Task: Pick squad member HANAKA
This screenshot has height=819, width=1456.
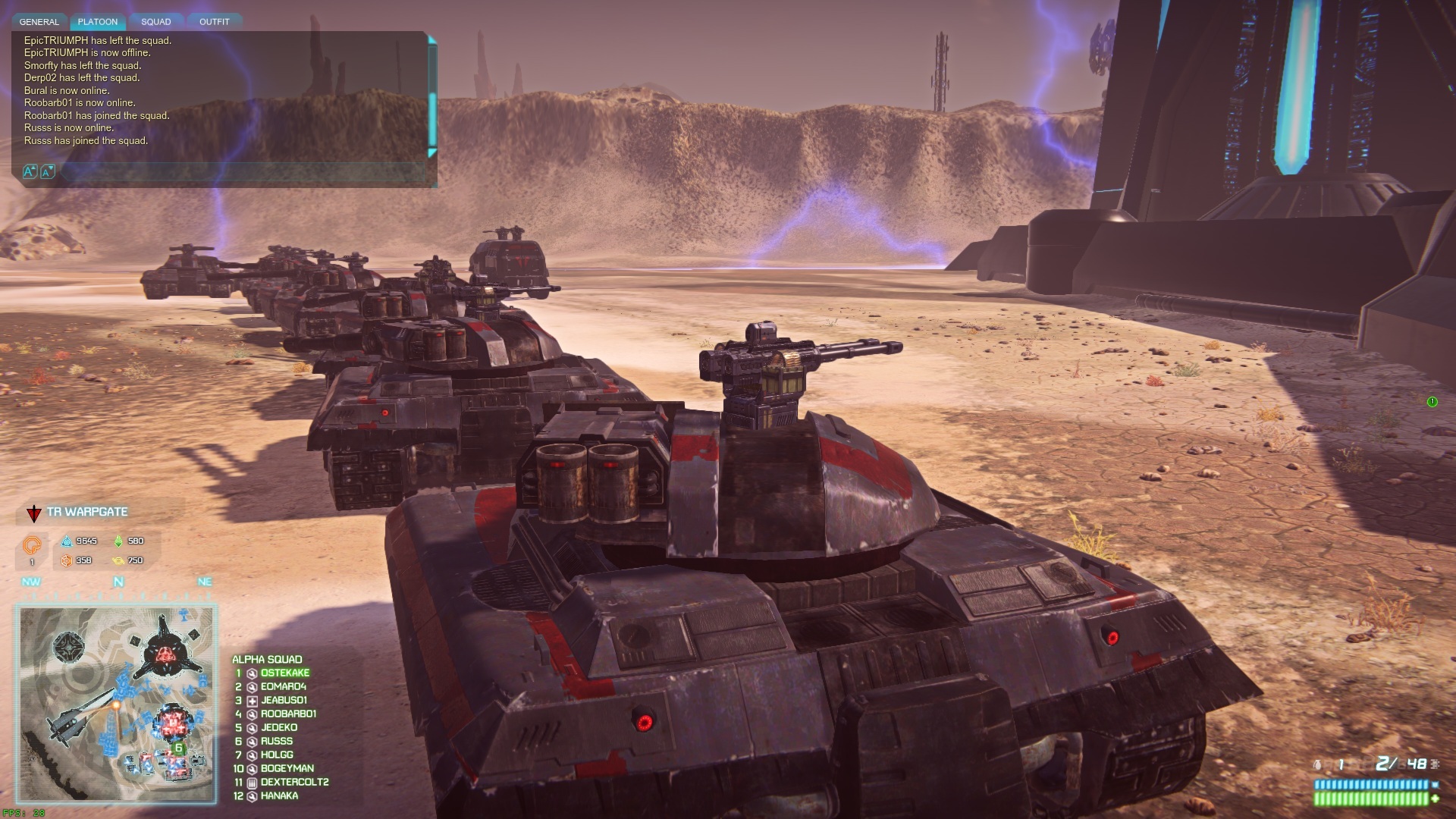Action: [x=279, y=796]
